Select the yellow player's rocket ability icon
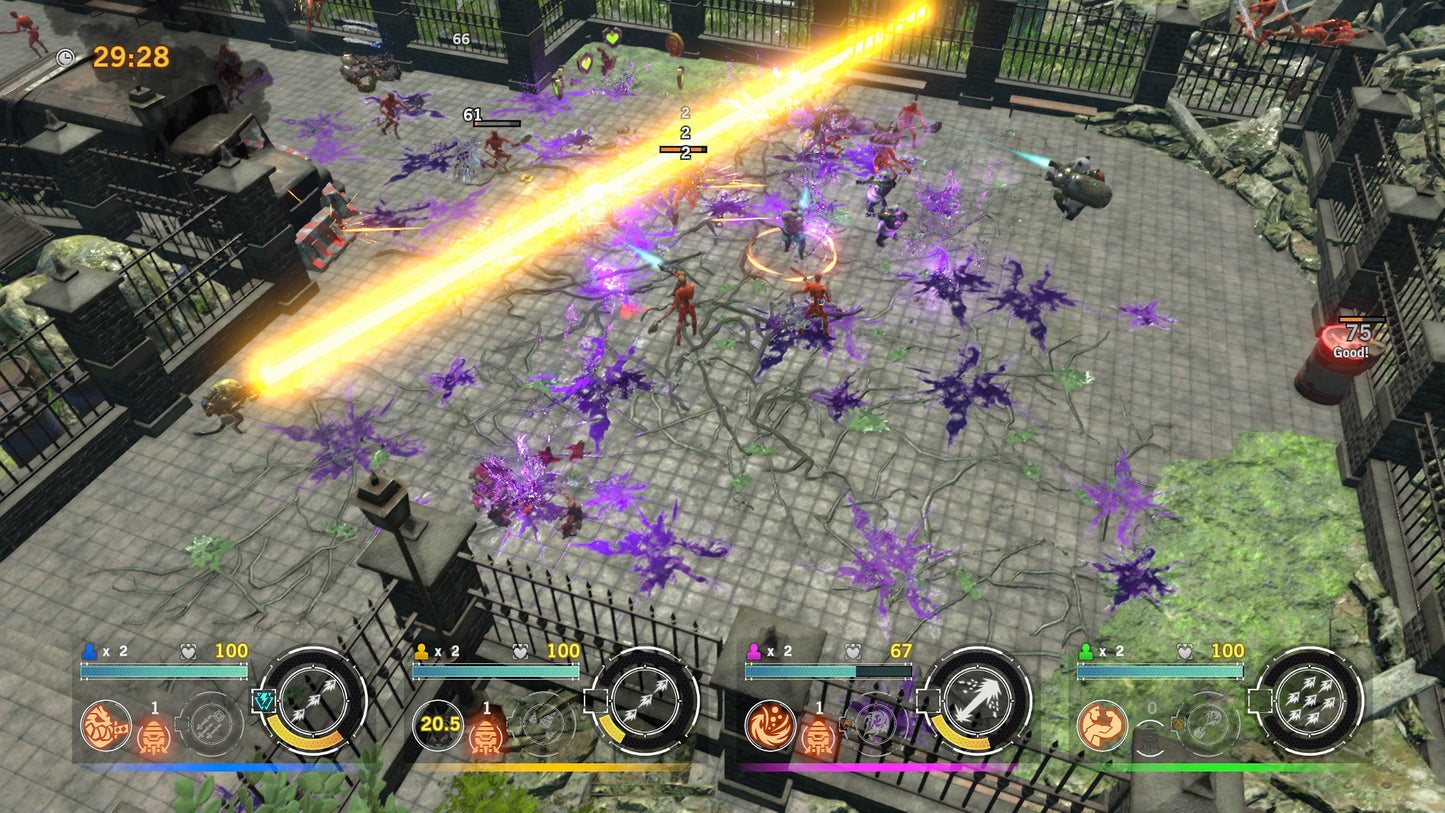This screenshot has width=1445, height=813. coord(484,737)
